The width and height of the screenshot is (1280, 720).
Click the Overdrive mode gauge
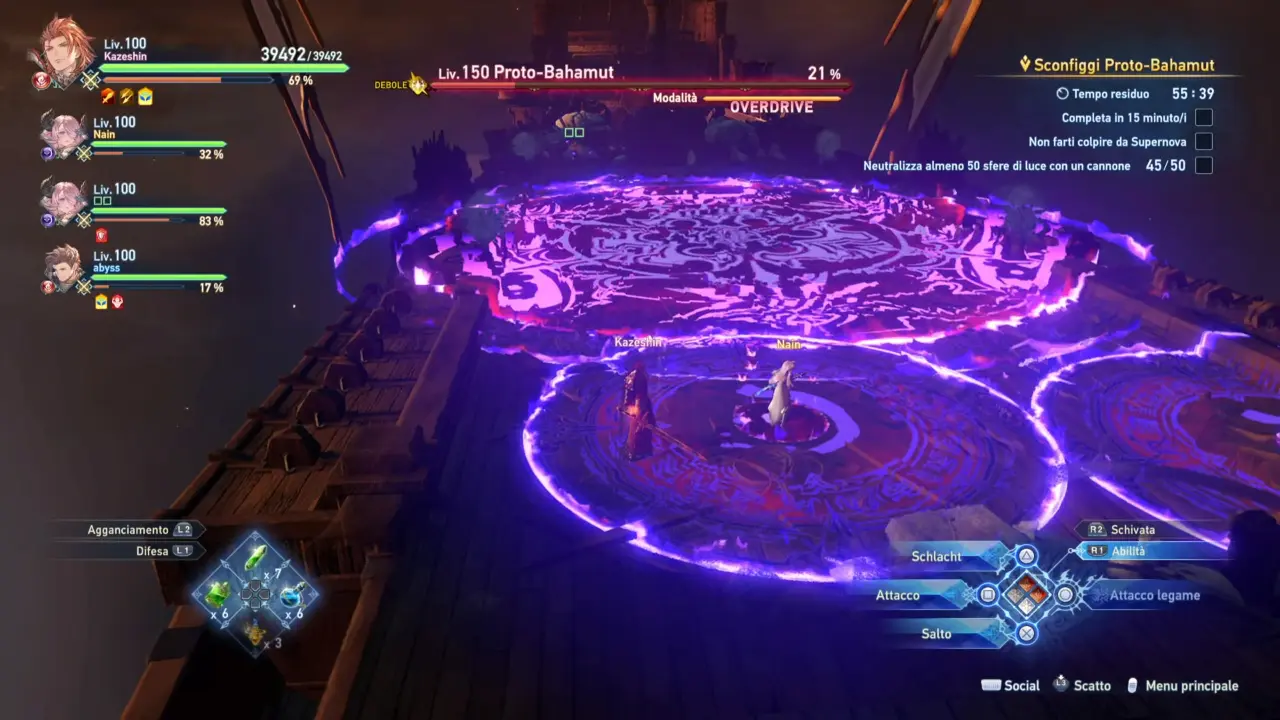770,99
